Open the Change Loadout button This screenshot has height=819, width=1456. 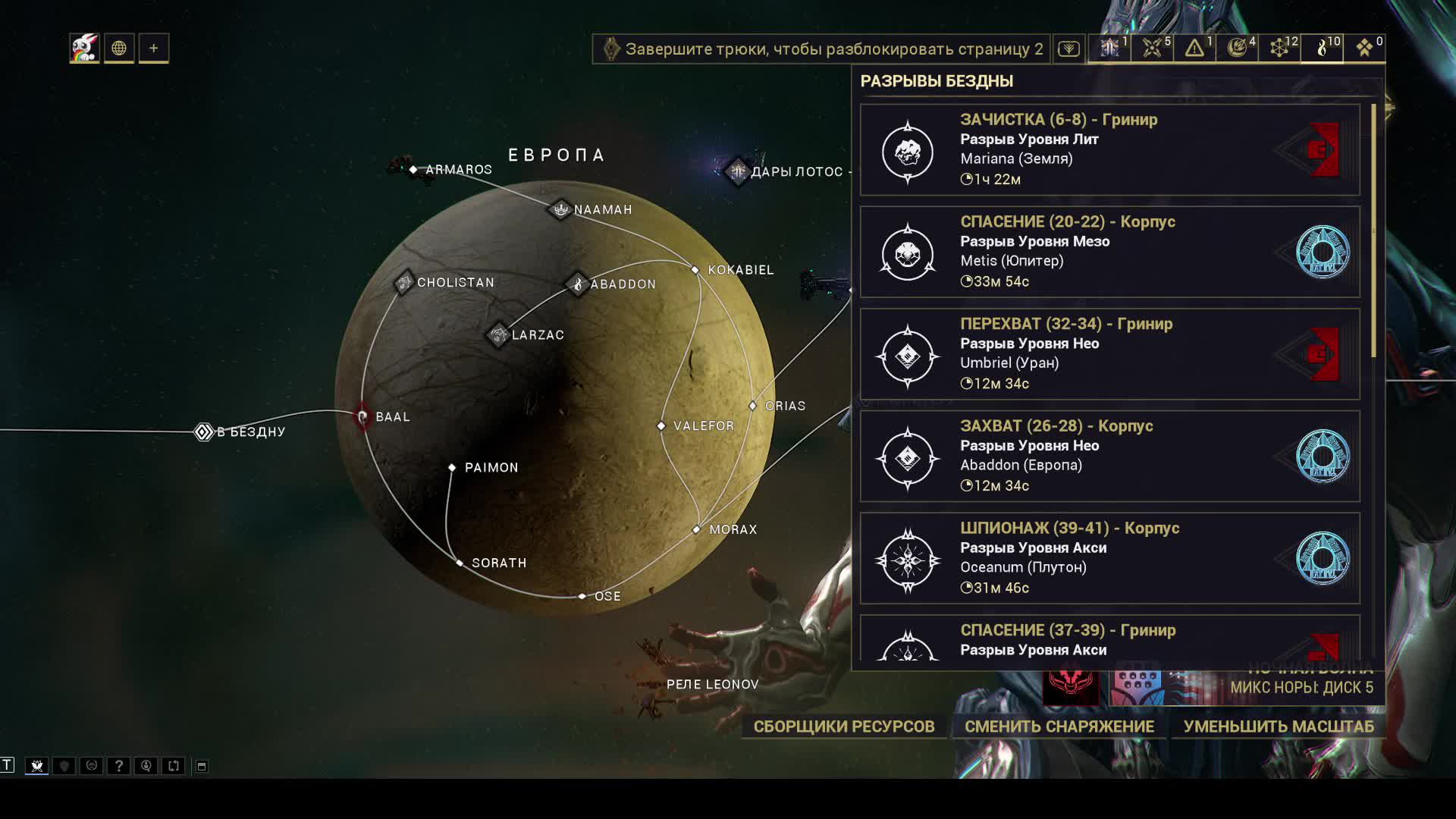1059,726
